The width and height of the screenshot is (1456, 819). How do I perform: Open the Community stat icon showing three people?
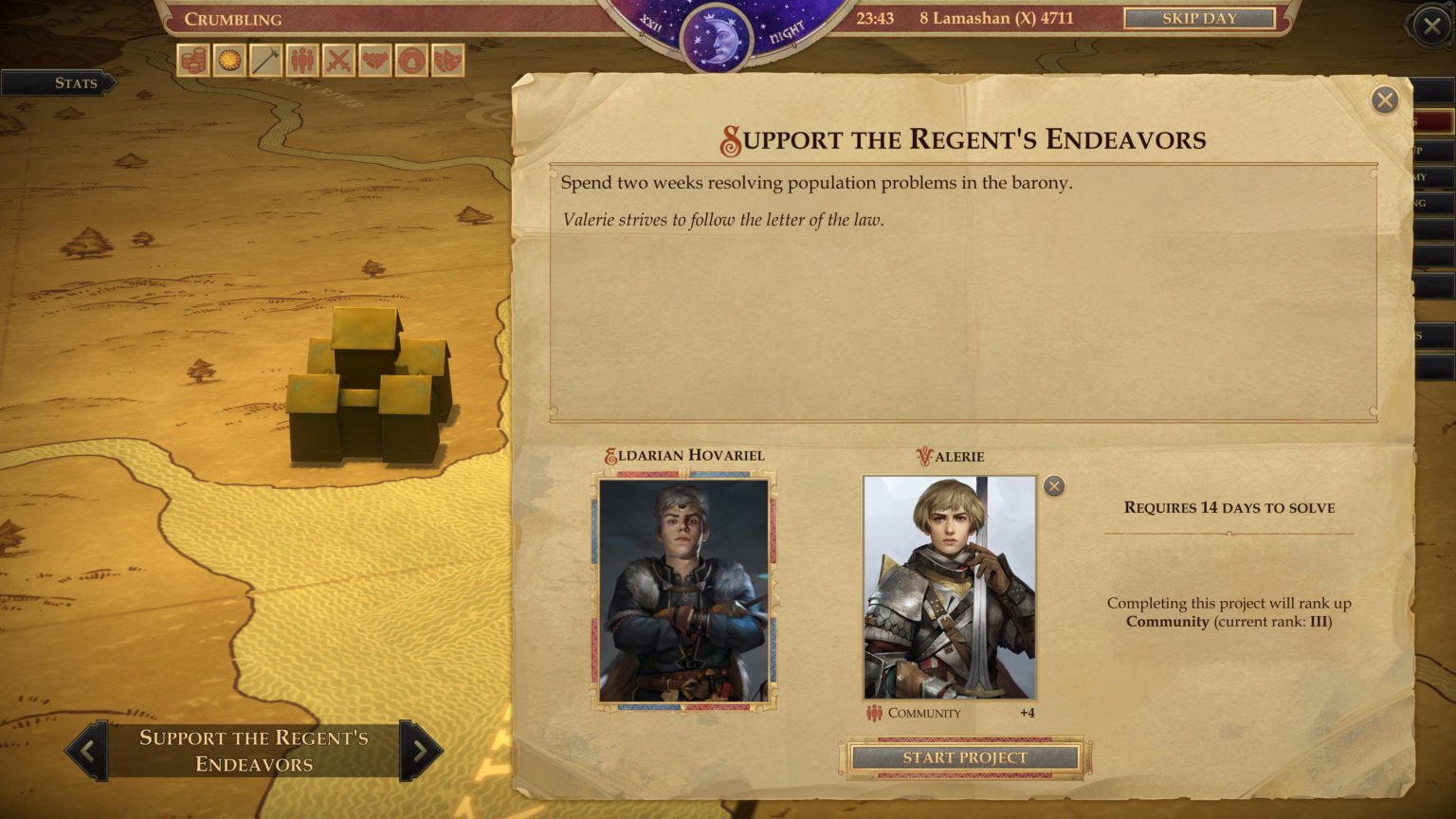[304, 61]
